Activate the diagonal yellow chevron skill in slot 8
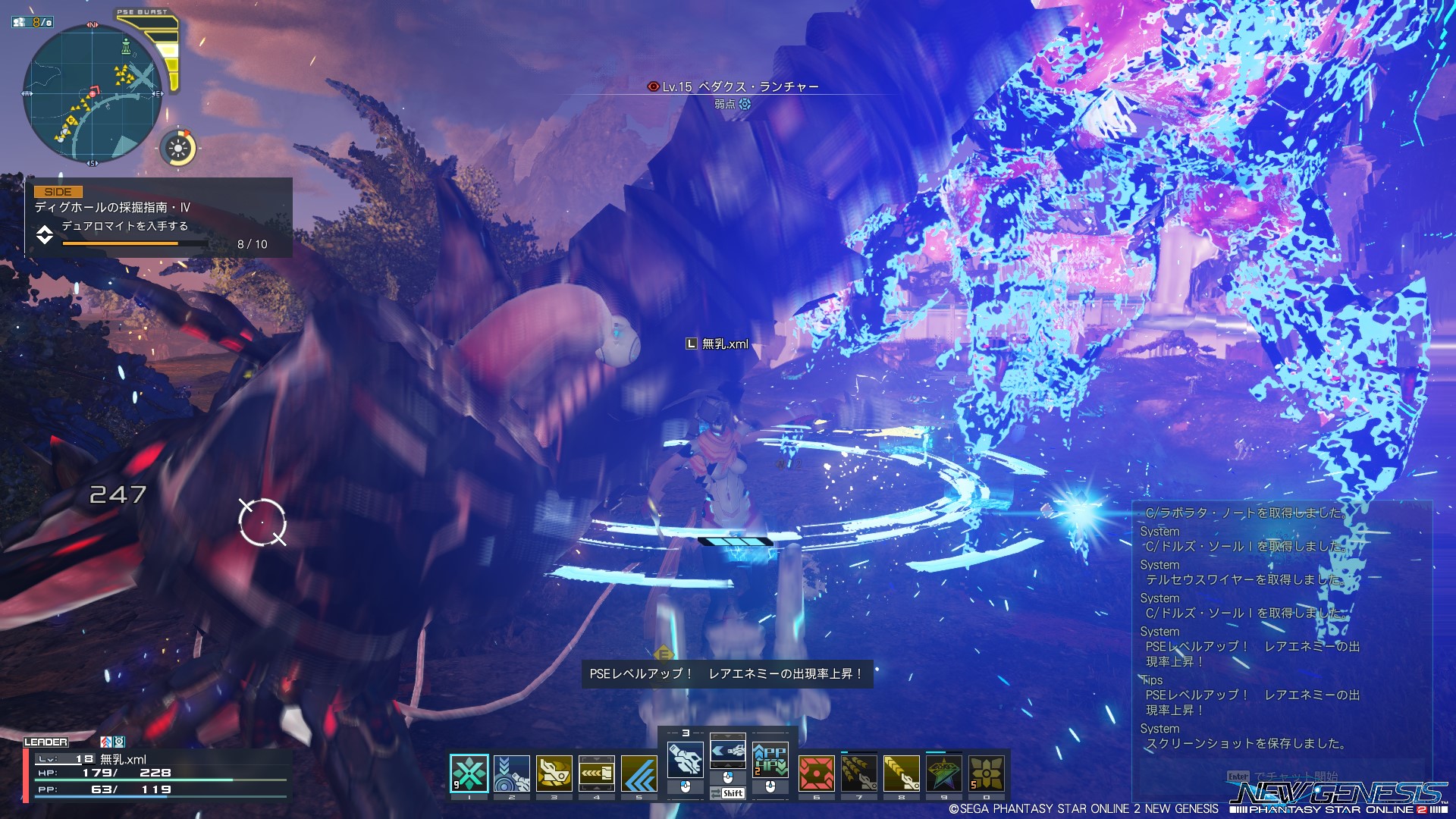This screenshot has width=1456, height=819. click(x=902, y=773)
